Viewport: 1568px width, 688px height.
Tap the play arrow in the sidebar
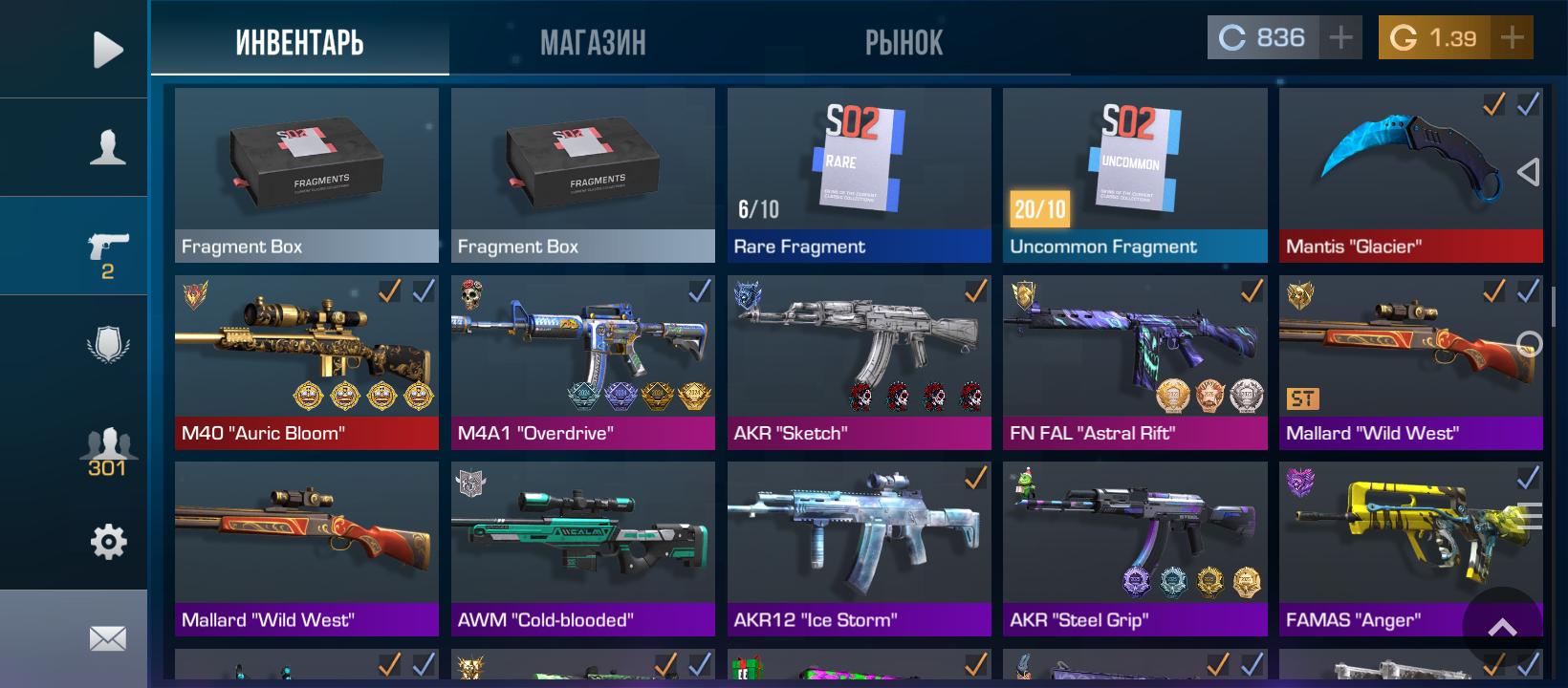click(x=107, y=50)
